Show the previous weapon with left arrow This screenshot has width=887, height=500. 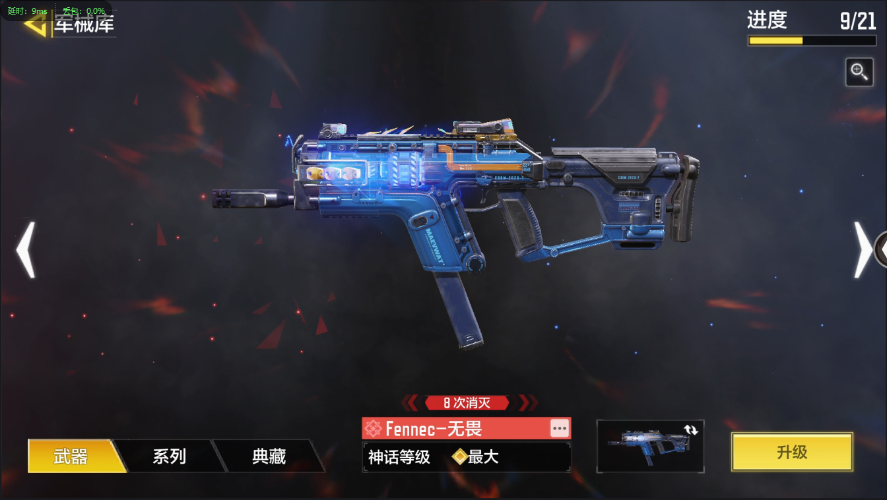coord(26,249)
